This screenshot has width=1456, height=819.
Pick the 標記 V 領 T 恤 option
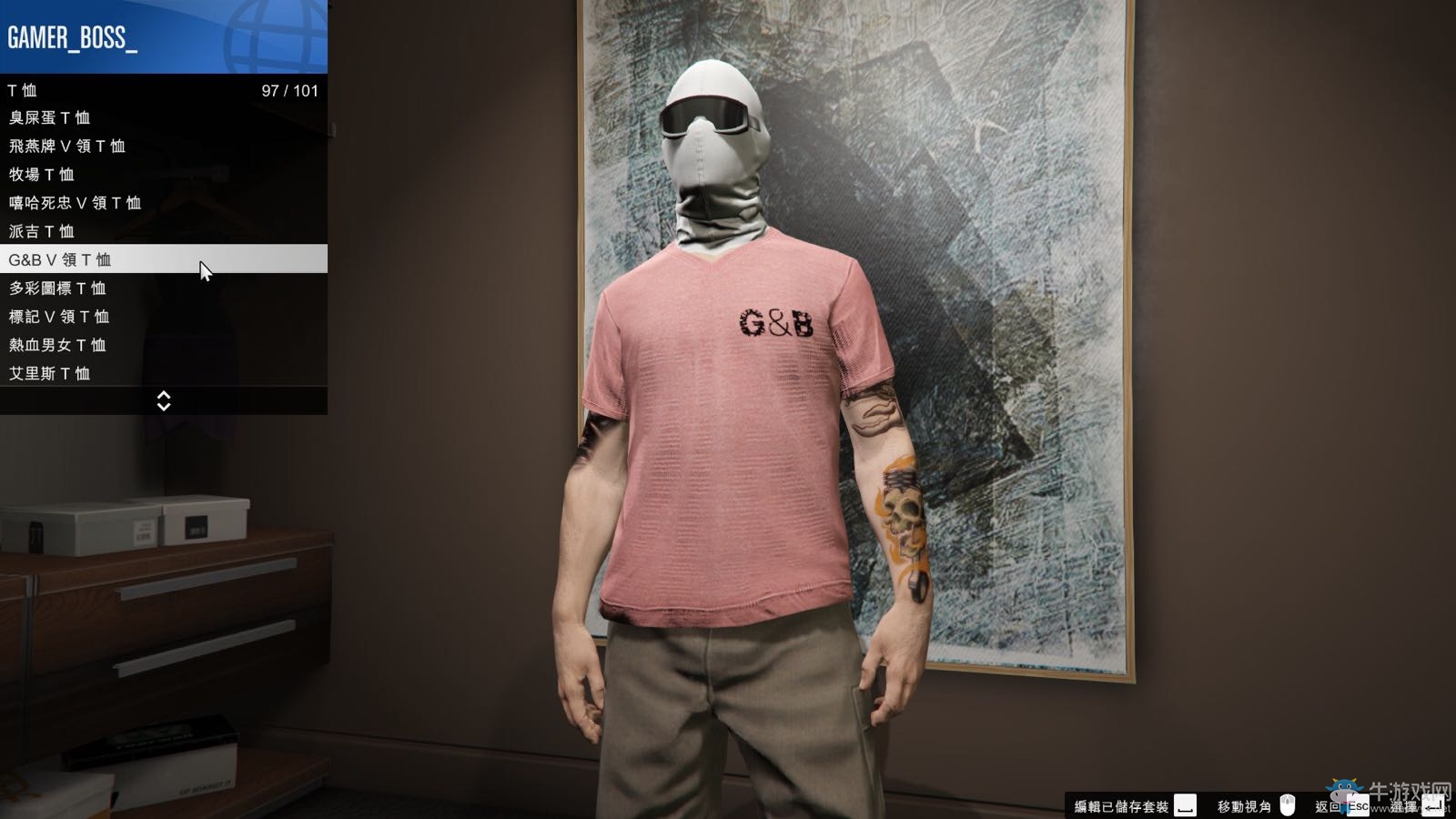(x=59, y=316)
